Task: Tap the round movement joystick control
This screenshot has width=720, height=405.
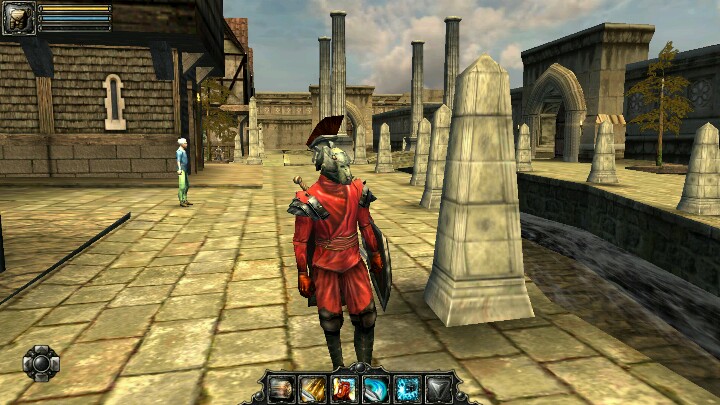Action: coord(41,362)
